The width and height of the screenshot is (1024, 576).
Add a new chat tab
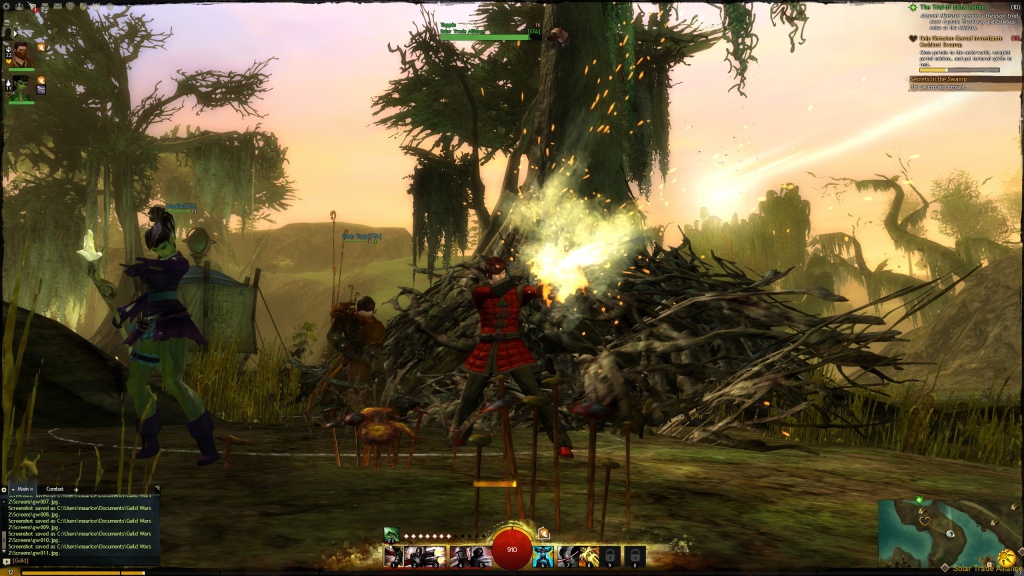[x=76, y=489]
